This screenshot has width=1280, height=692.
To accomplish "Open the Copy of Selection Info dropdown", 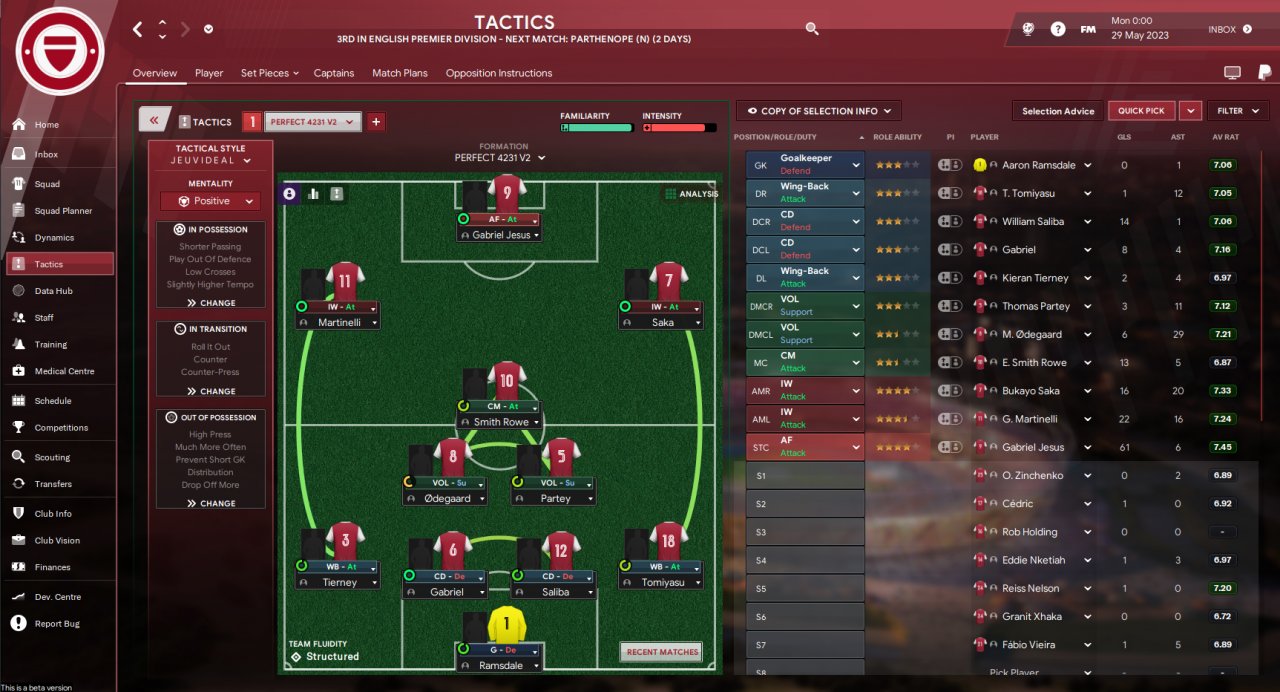I will [x=818, y=111].
